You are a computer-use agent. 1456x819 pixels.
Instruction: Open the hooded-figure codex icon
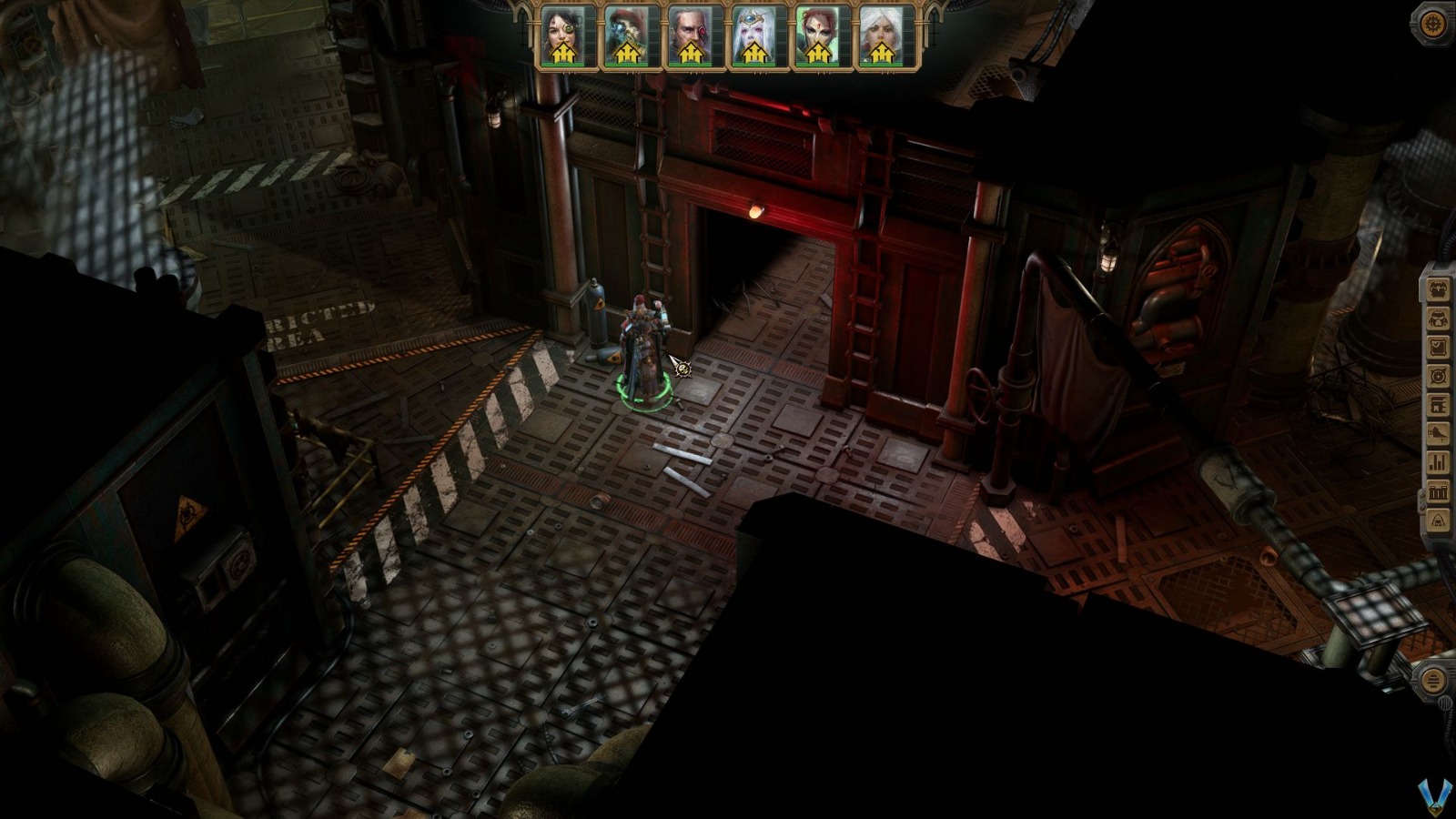[x=1436, y=521]
